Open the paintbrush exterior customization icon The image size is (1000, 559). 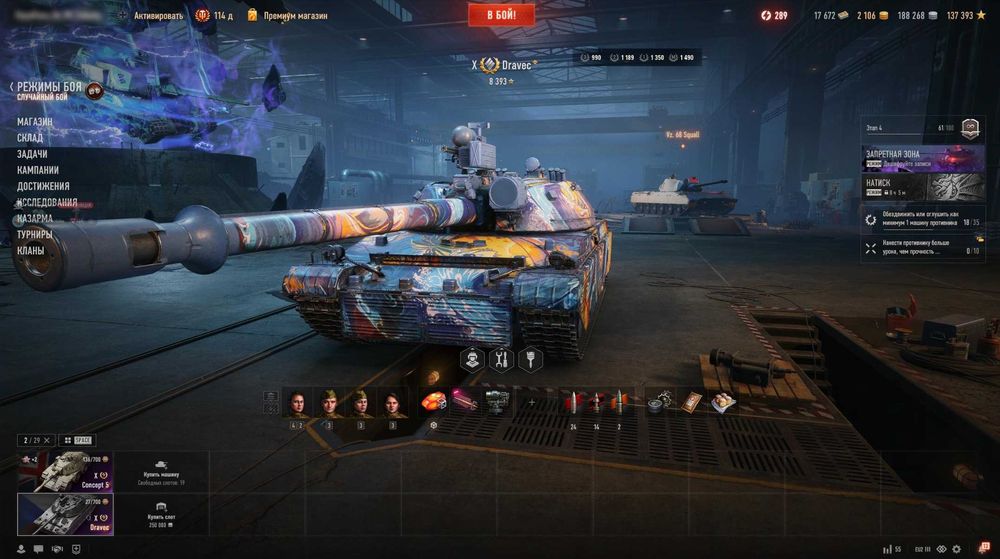[x=529, y=359]
